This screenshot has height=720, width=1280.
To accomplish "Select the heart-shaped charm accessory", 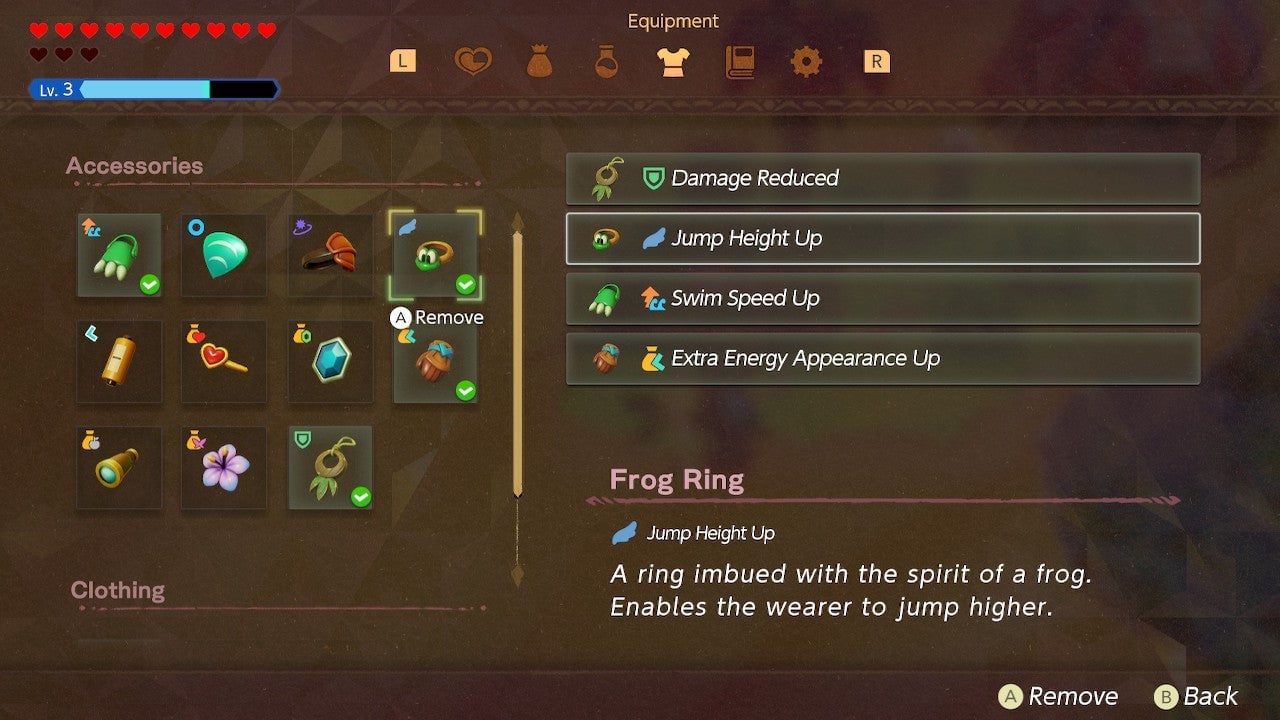I will pyautogui.click(x=224, y=362).
